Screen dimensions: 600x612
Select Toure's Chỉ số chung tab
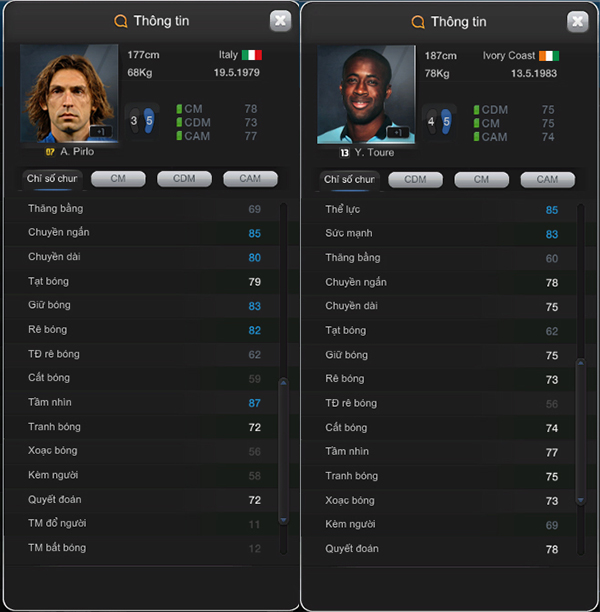click(x=348, y=180)
